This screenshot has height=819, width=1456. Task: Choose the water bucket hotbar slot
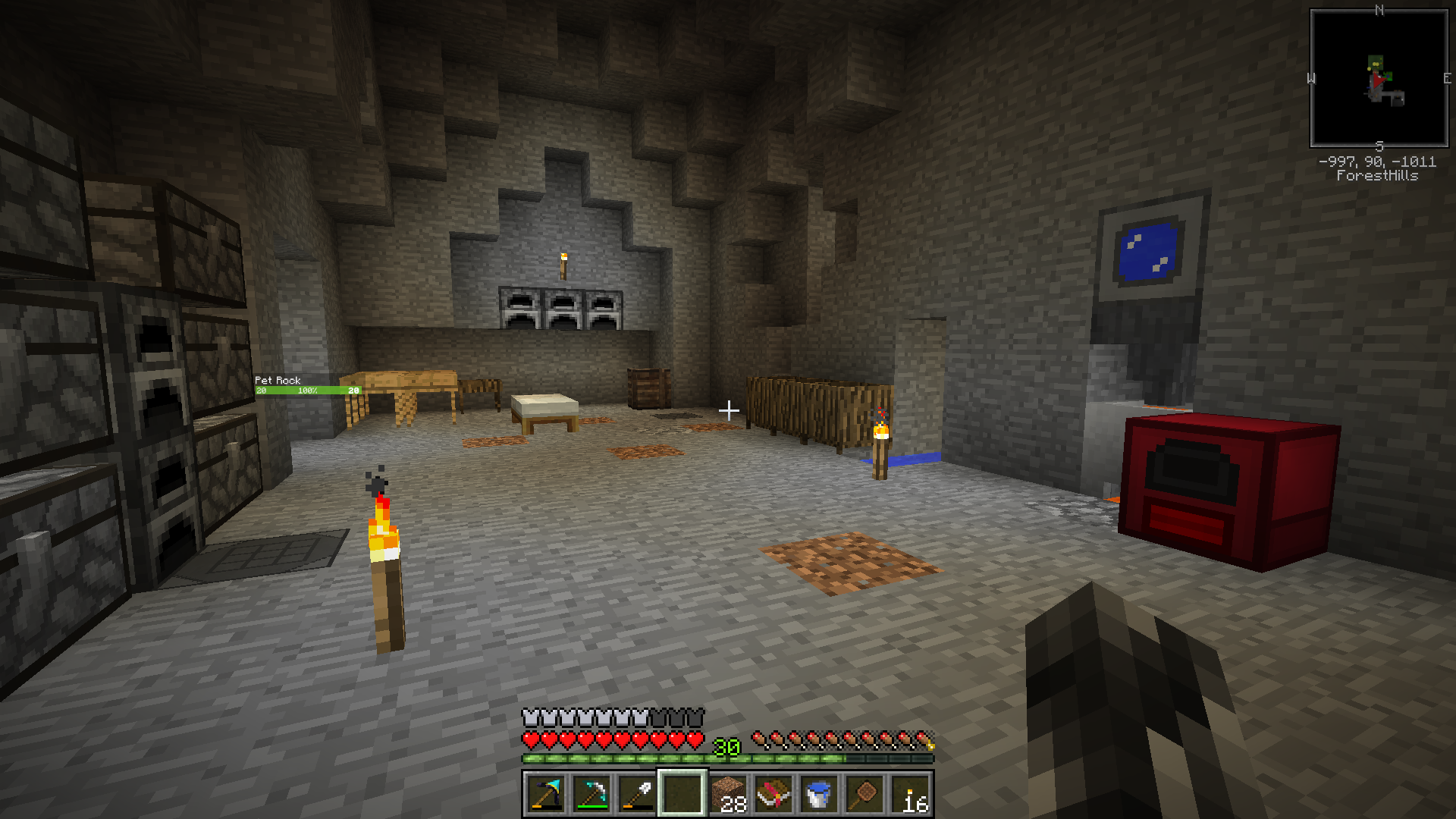(819, 794)
